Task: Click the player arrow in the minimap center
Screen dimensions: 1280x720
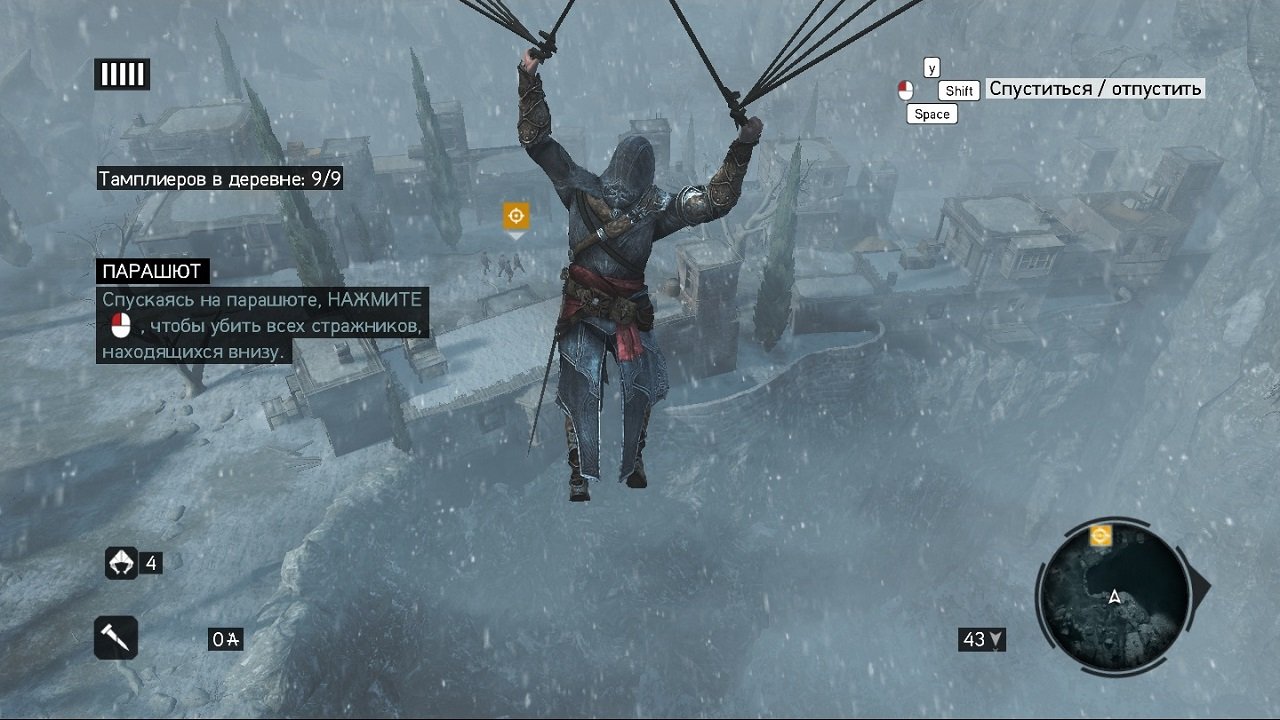Action: [x=1113, y=597]
